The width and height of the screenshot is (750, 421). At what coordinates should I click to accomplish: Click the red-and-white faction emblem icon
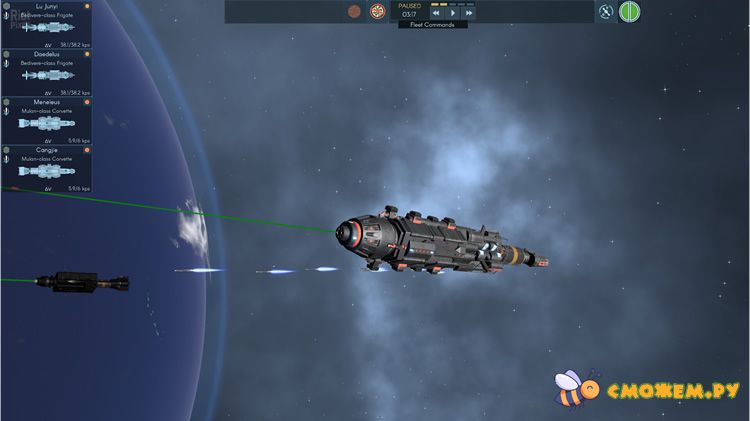pos(377,12)
